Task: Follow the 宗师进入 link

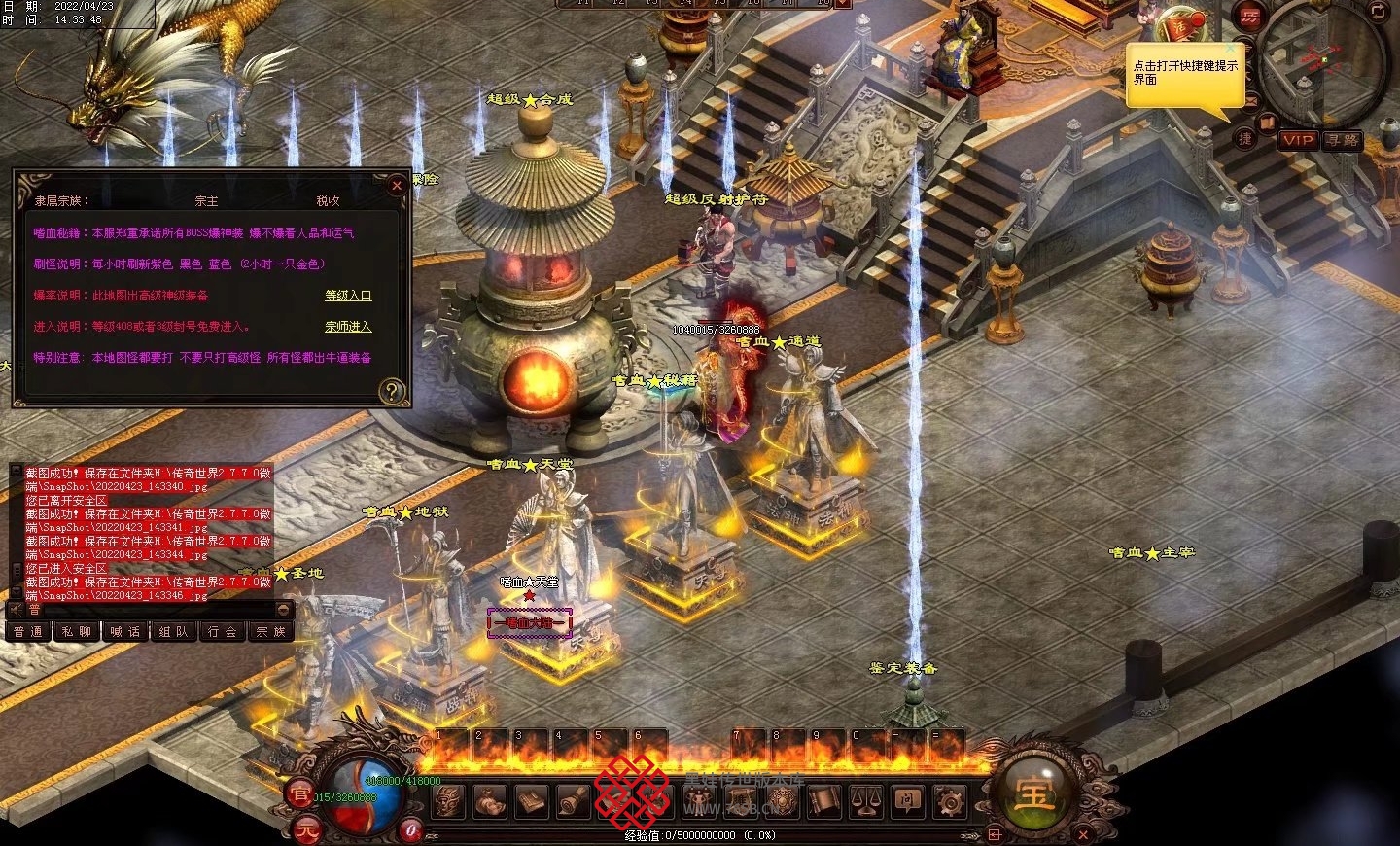Action: 348,326
